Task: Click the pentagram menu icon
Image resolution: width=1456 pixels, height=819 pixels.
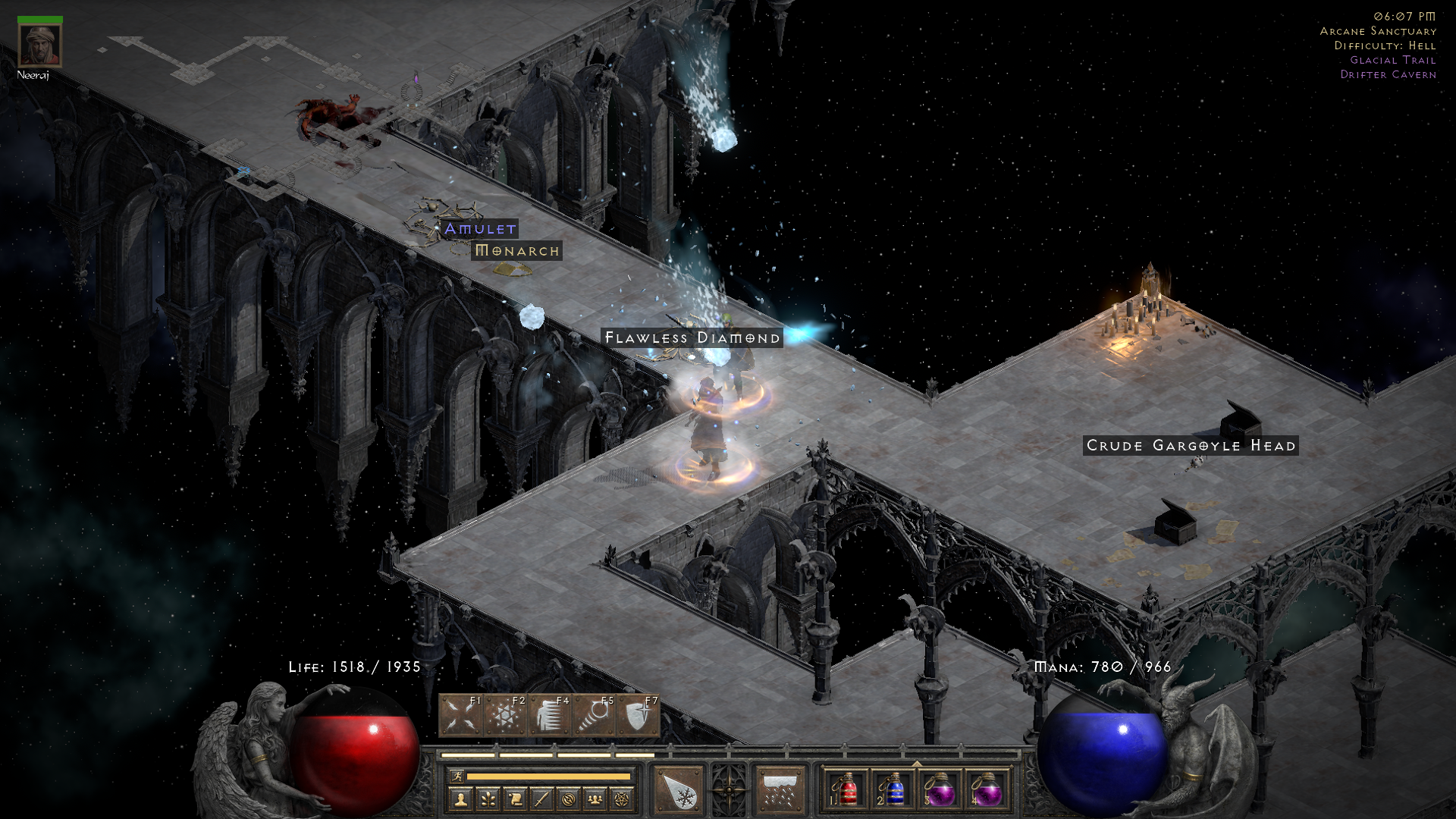Action: point(622,798)
